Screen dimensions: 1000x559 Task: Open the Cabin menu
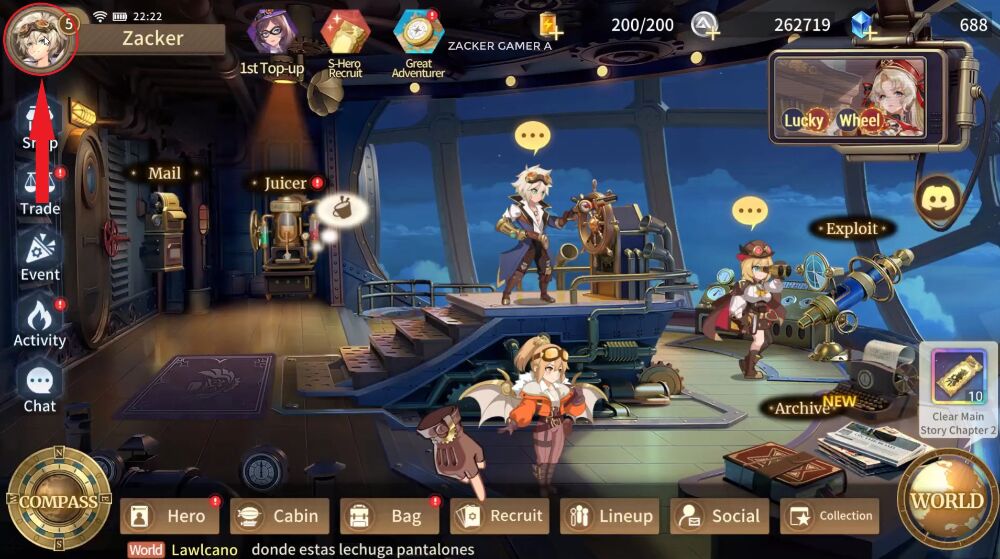(x=280, y=516)
